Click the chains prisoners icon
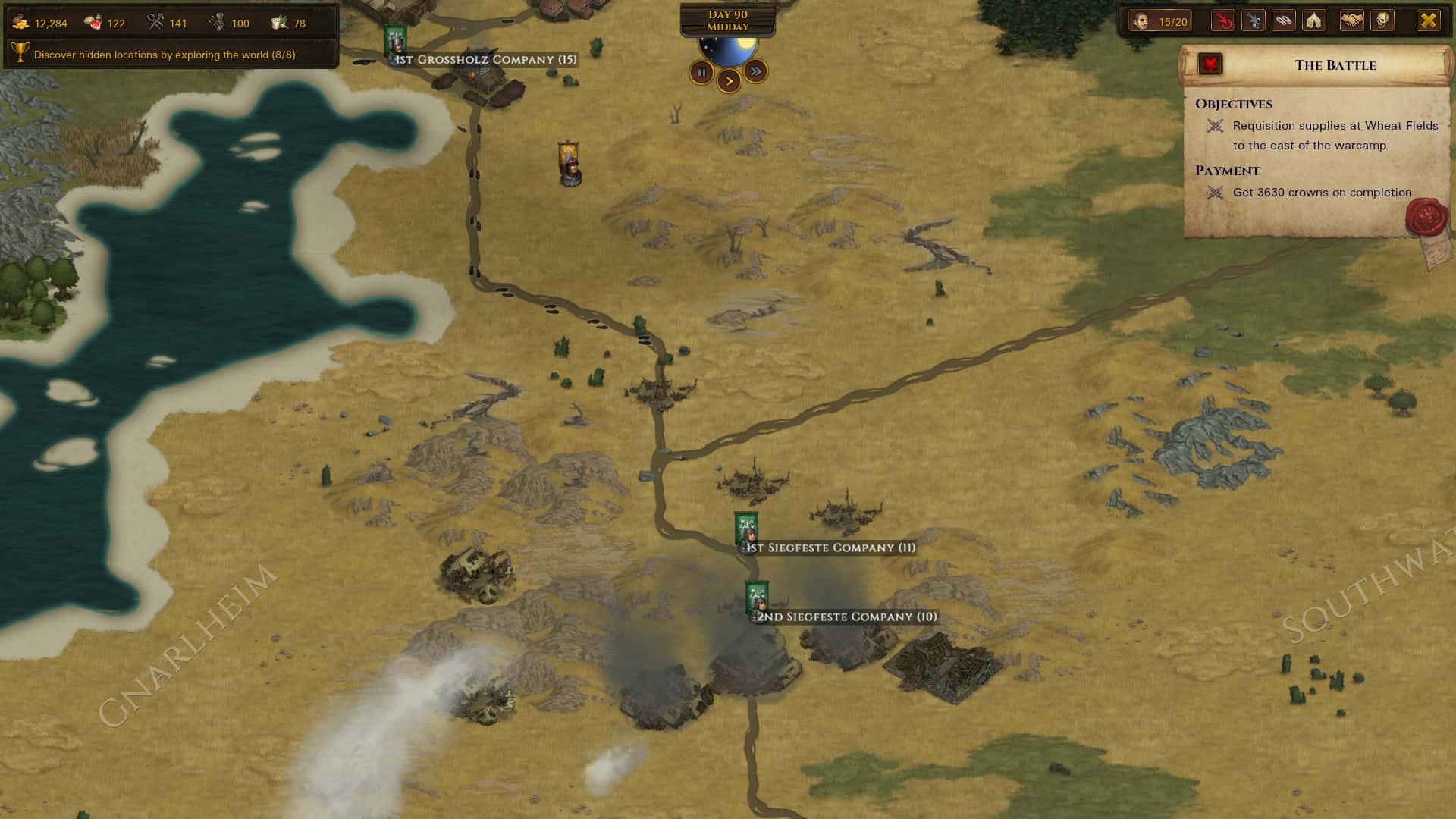This screenshot has width=1456, height=819. [x=1284, y=20]
